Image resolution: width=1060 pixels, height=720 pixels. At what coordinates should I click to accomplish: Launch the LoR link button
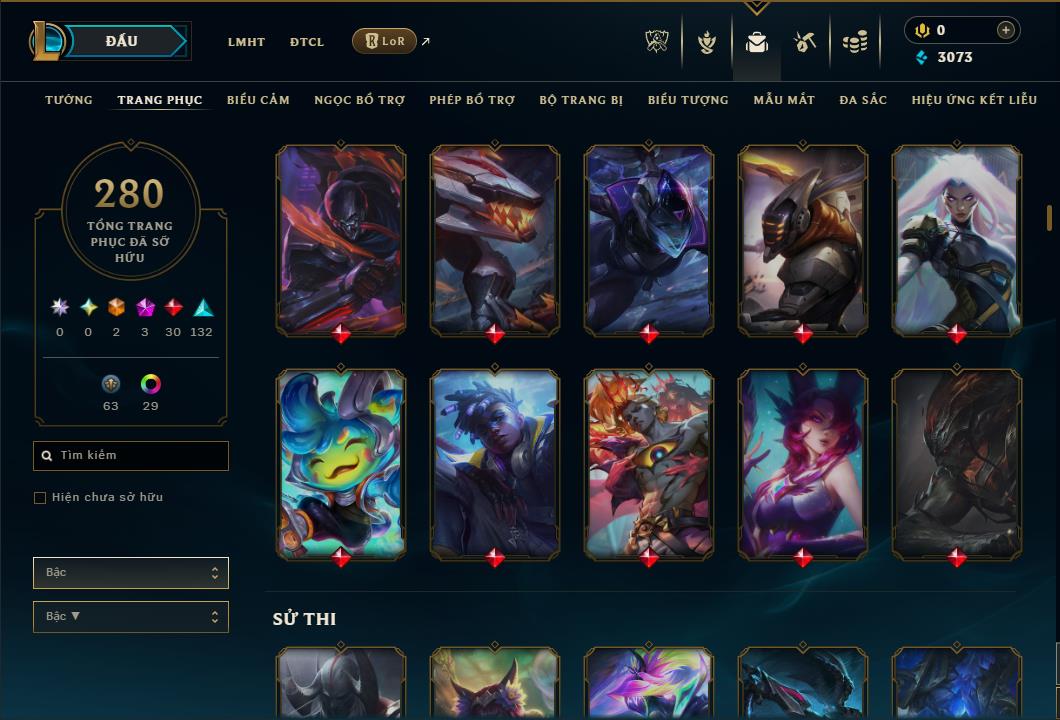384,41
